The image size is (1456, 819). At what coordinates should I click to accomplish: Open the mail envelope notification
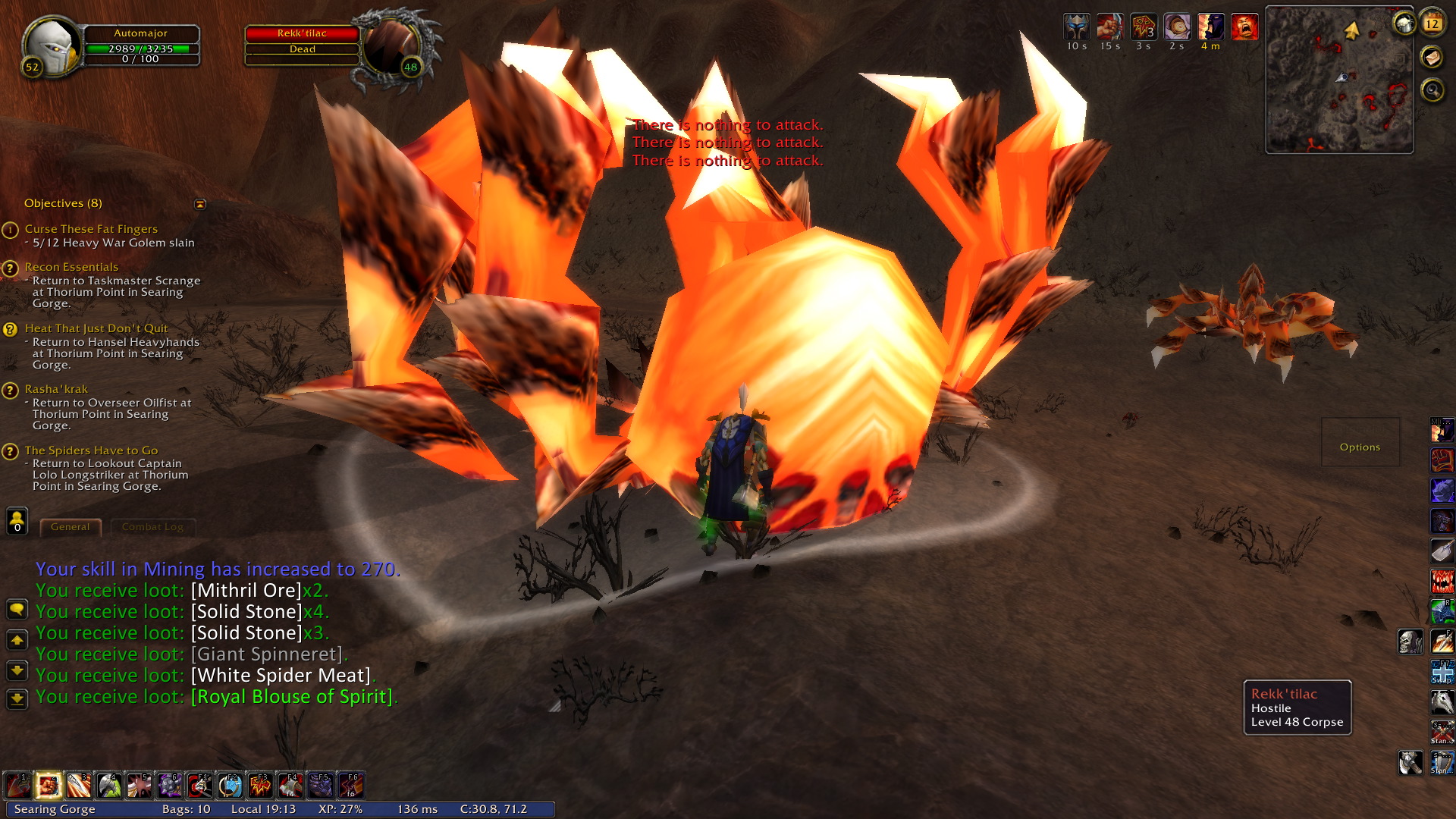[1432, 57]
